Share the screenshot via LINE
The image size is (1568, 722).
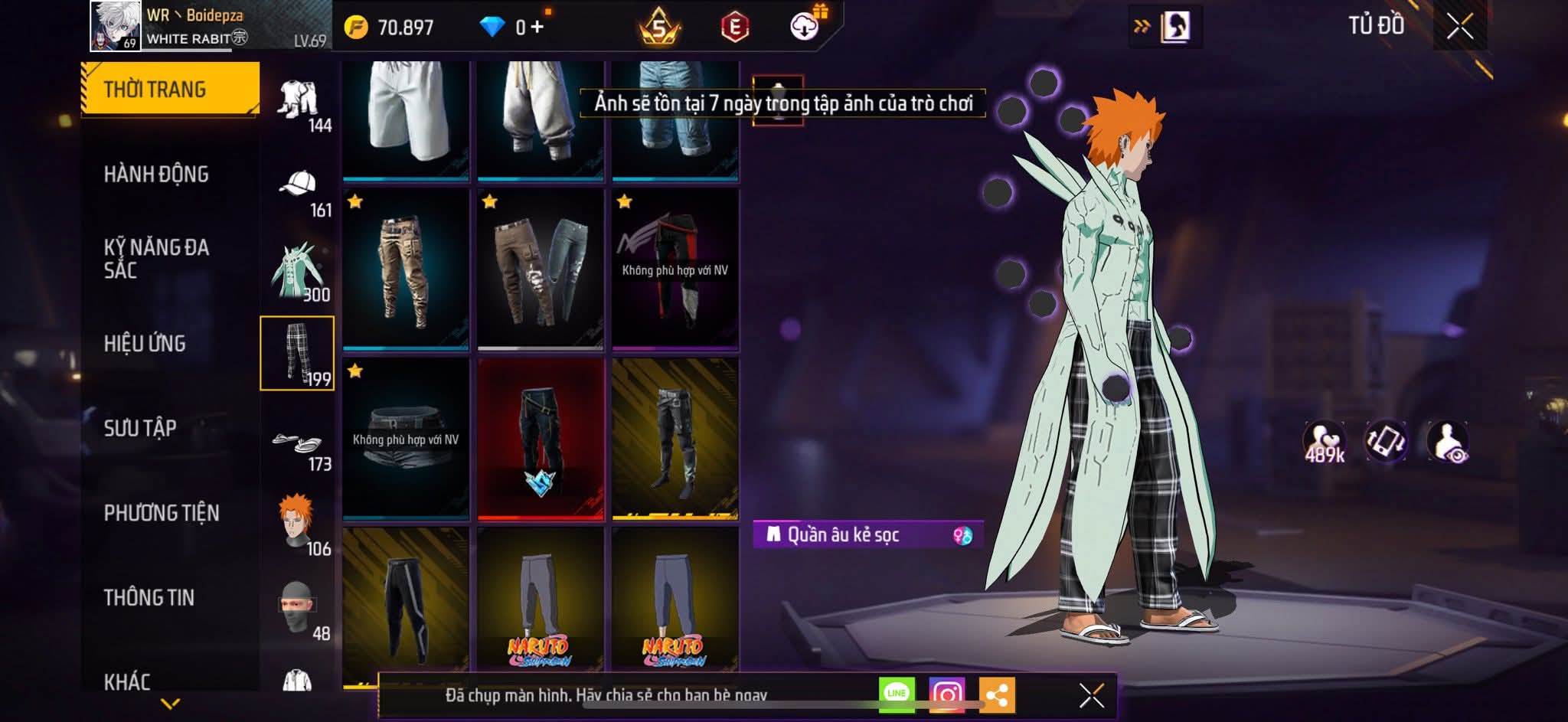897,694
